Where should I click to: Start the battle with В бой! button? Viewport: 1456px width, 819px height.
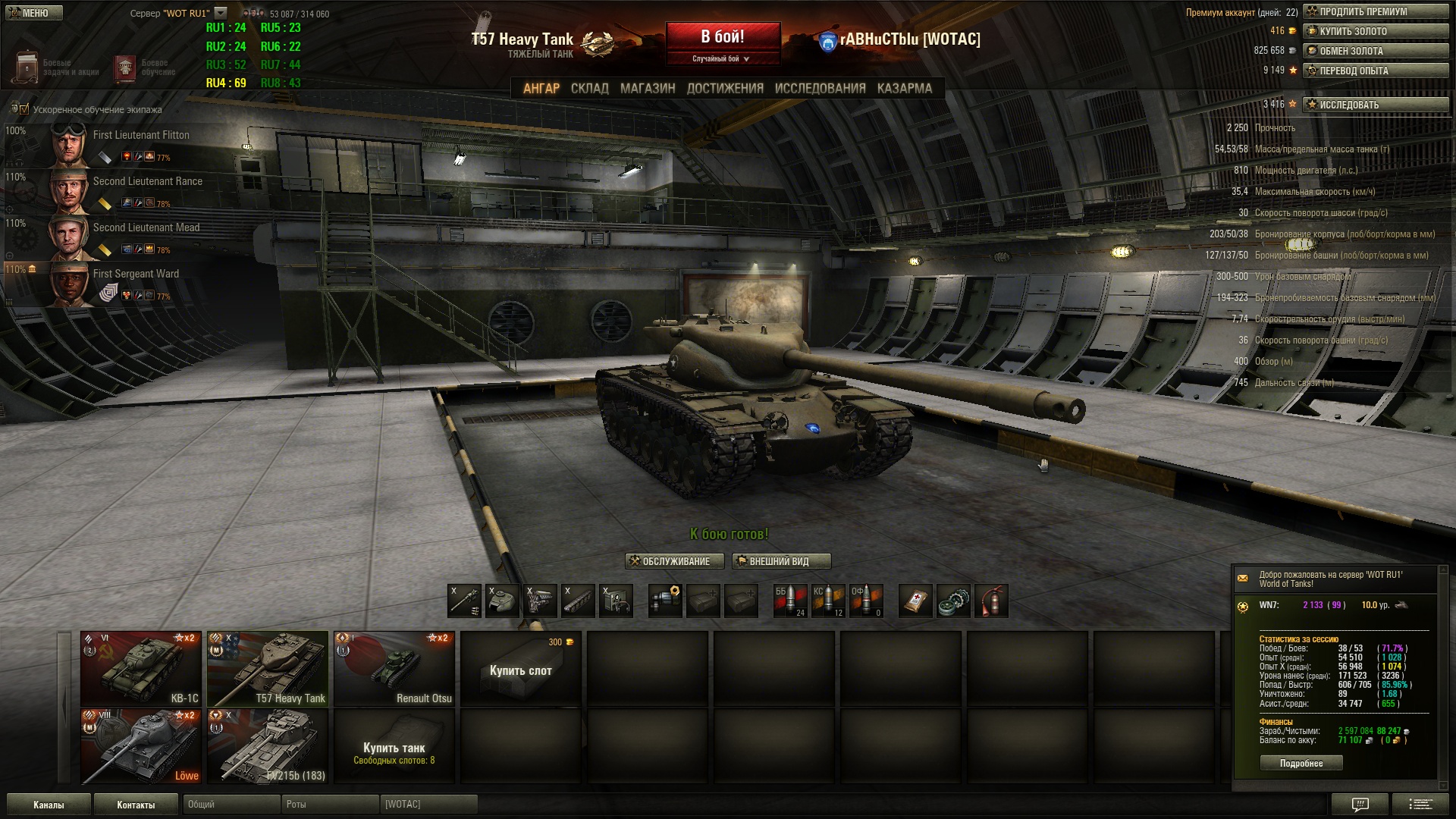pyautogui.click(x=723, y=38)
